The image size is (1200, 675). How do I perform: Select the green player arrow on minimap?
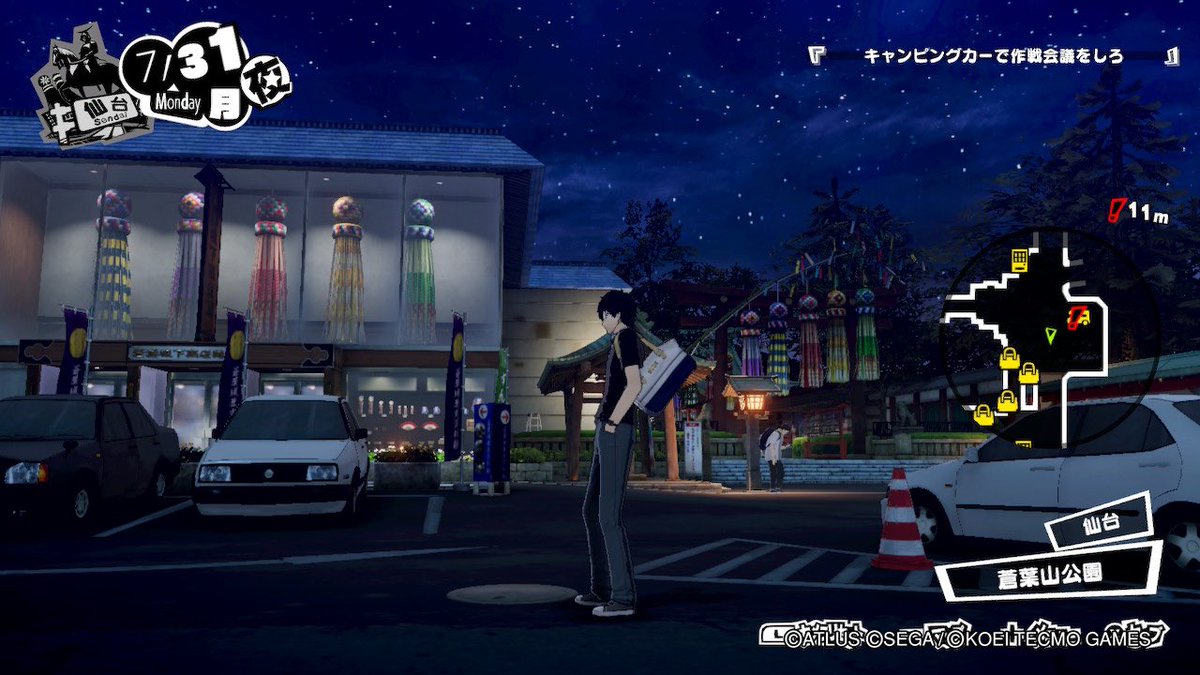[1050, 334]
